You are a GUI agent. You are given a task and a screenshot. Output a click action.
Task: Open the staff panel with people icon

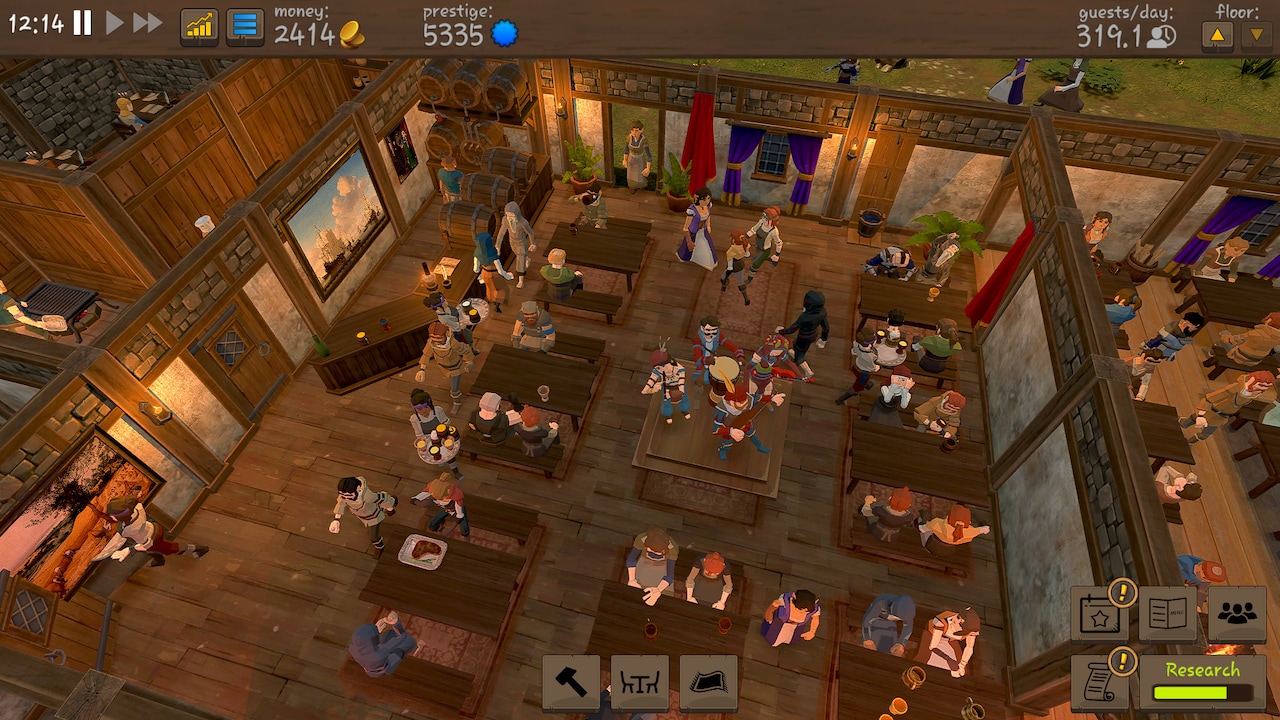[1236, 611]
